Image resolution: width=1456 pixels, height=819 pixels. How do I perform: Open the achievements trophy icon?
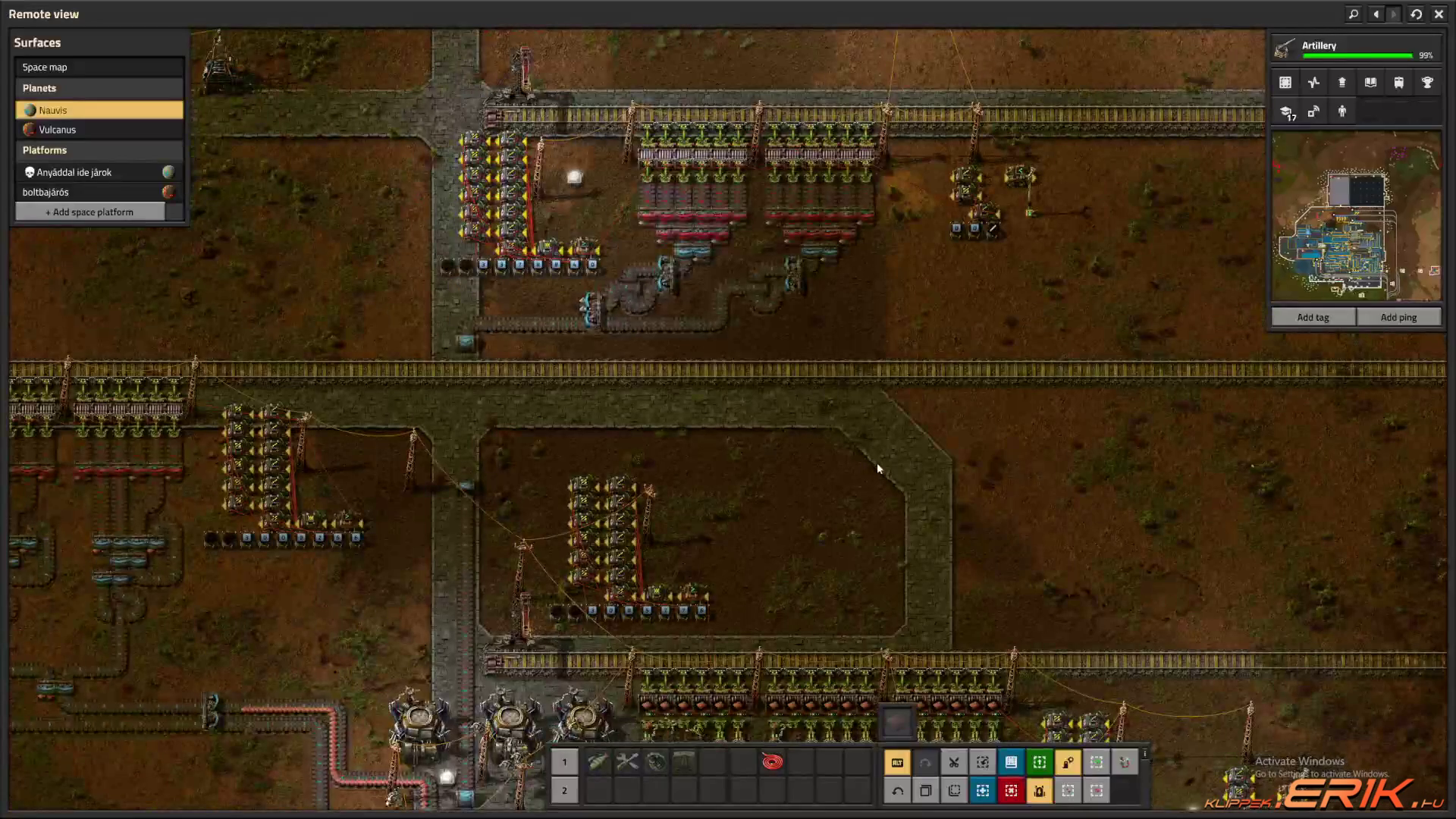click(1427, 83)
